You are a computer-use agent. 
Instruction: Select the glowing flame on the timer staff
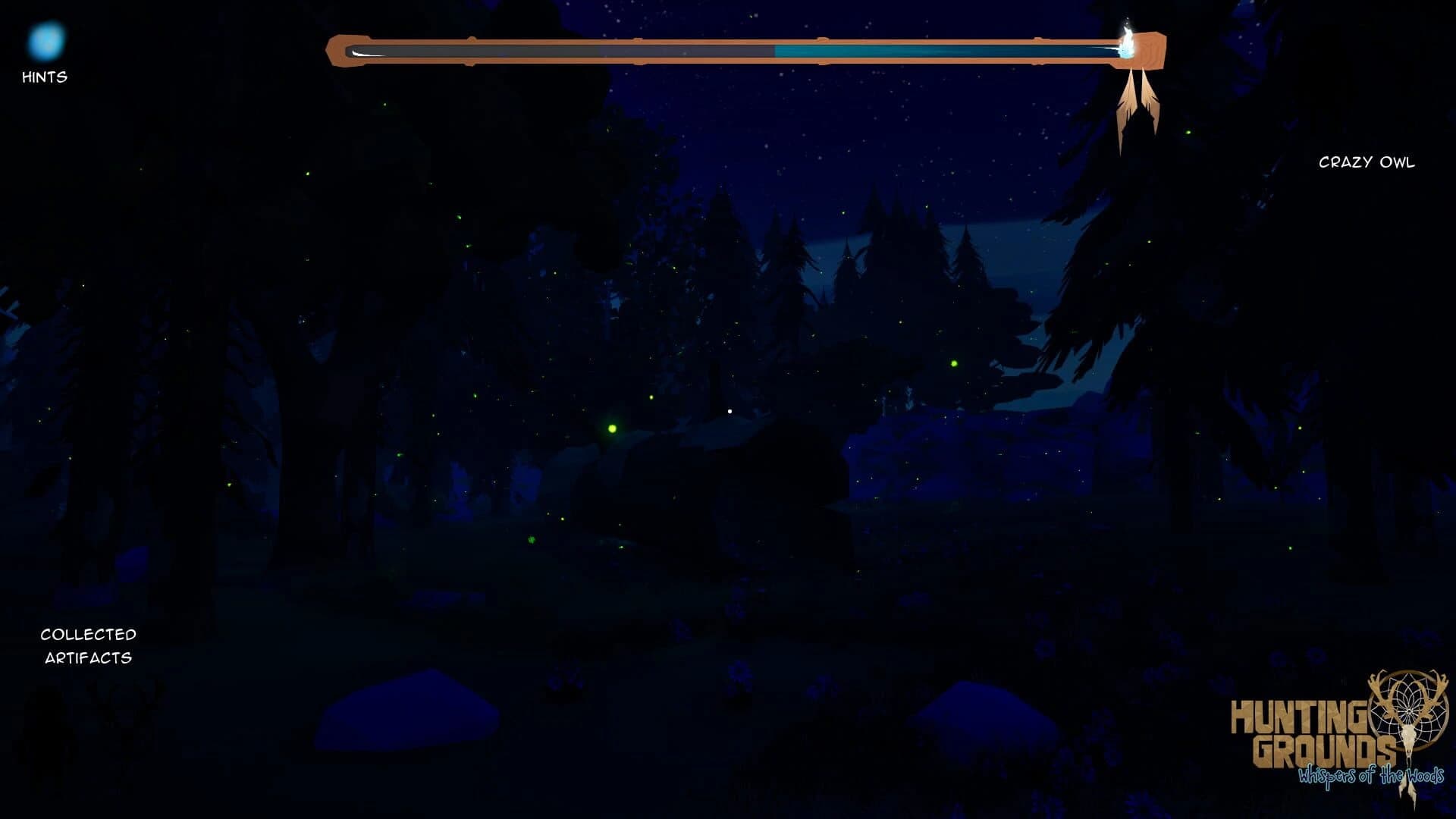pos(1129,42)
